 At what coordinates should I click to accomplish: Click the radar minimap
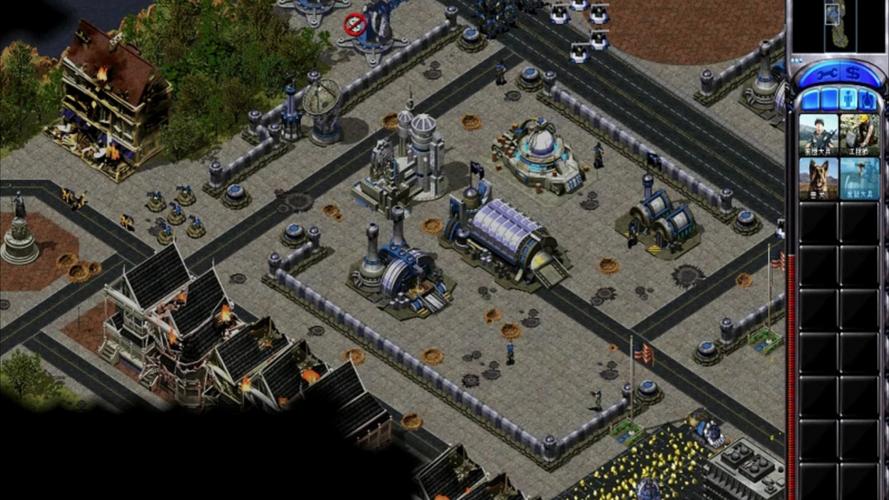[x=838, y=24]
